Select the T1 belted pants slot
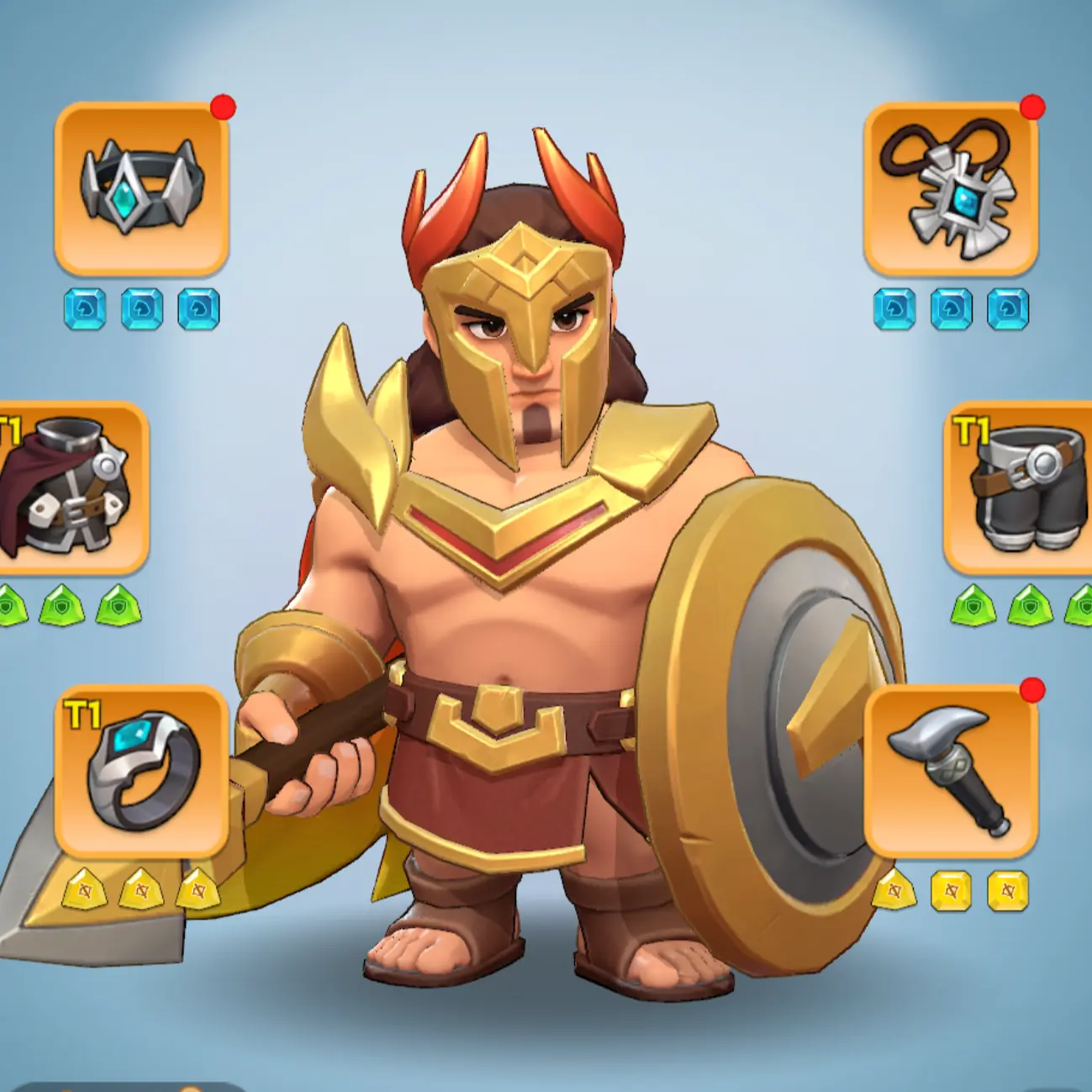Viewport: 1092px width, 1092px height. coord(1021,488)
